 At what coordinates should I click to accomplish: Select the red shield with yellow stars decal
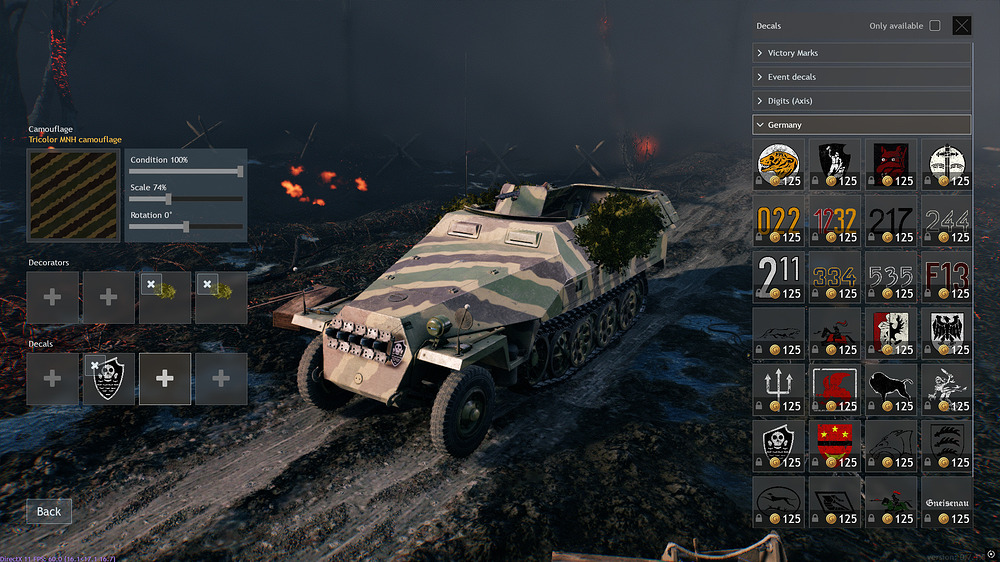point(833,444)
